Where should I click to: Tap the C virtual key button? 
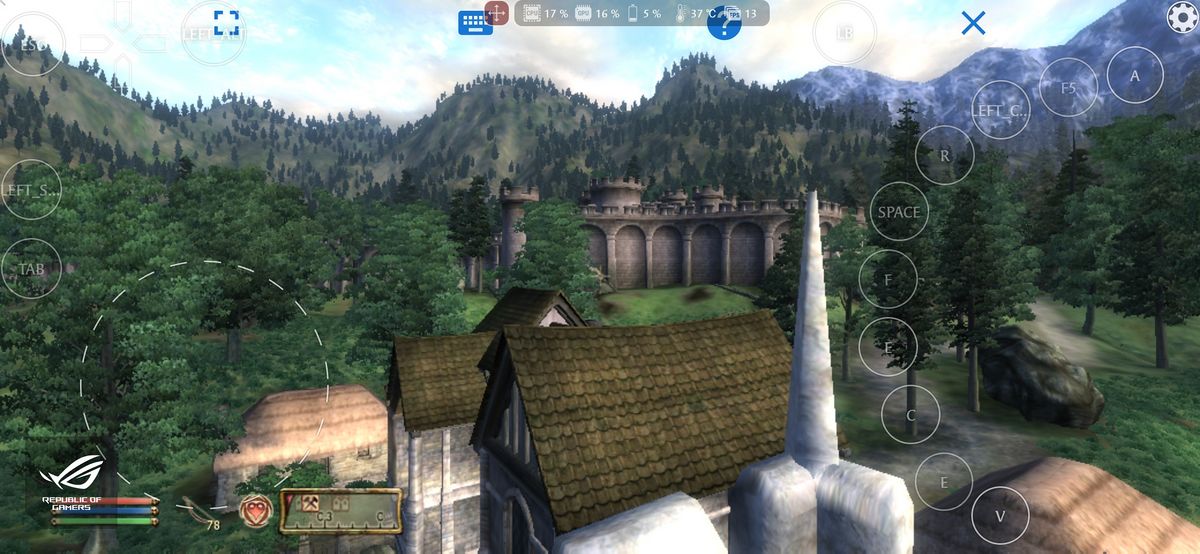pyautogui.click(x=911, y=414)
